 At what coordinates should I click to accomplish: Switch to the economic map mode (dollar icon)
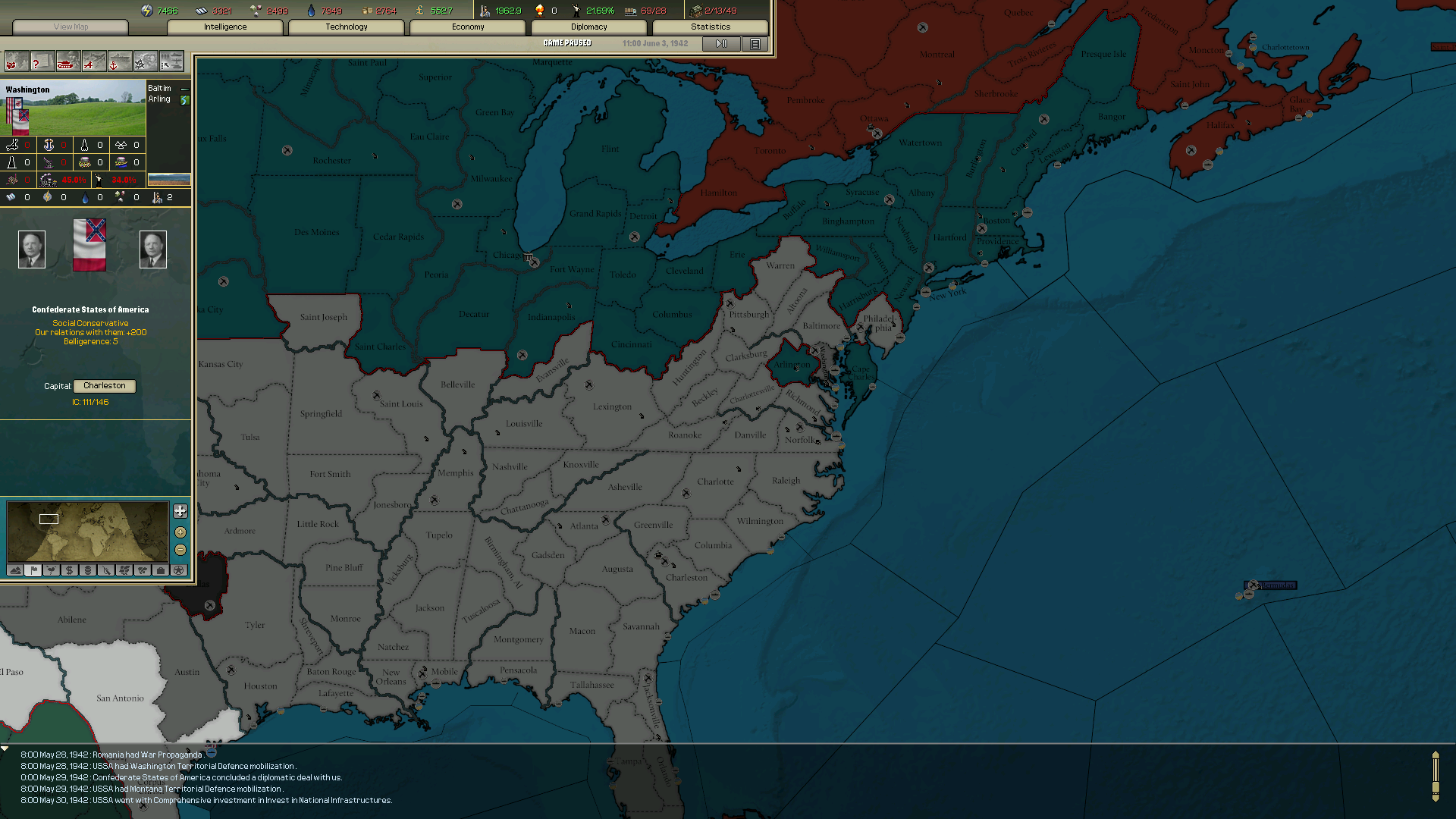point(70,570)
